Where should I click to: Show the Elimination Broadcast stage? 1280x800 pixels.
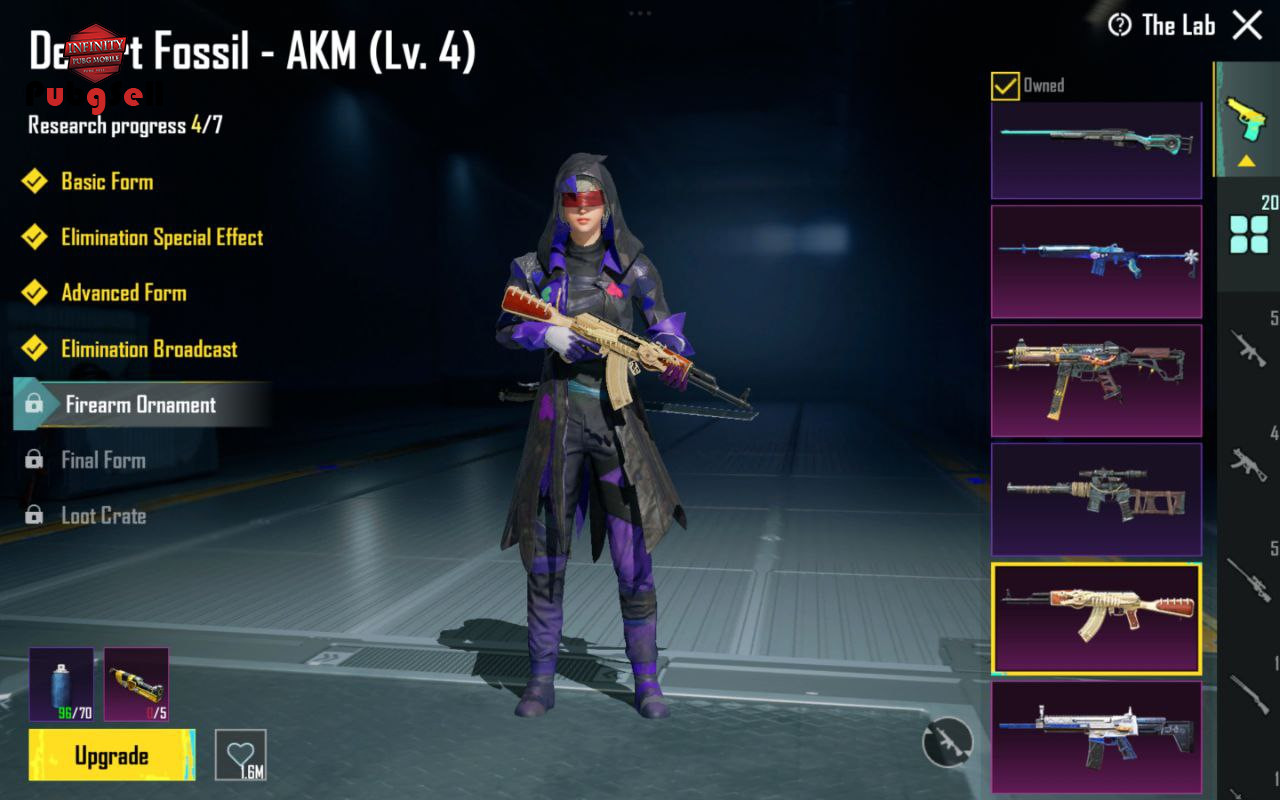pyautogui.click(x=149, y=349)
